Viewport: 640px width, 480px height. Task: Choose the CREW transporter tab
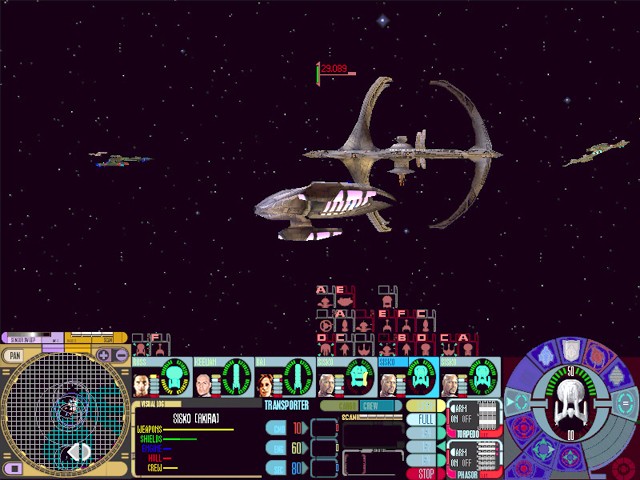(371, 406)
